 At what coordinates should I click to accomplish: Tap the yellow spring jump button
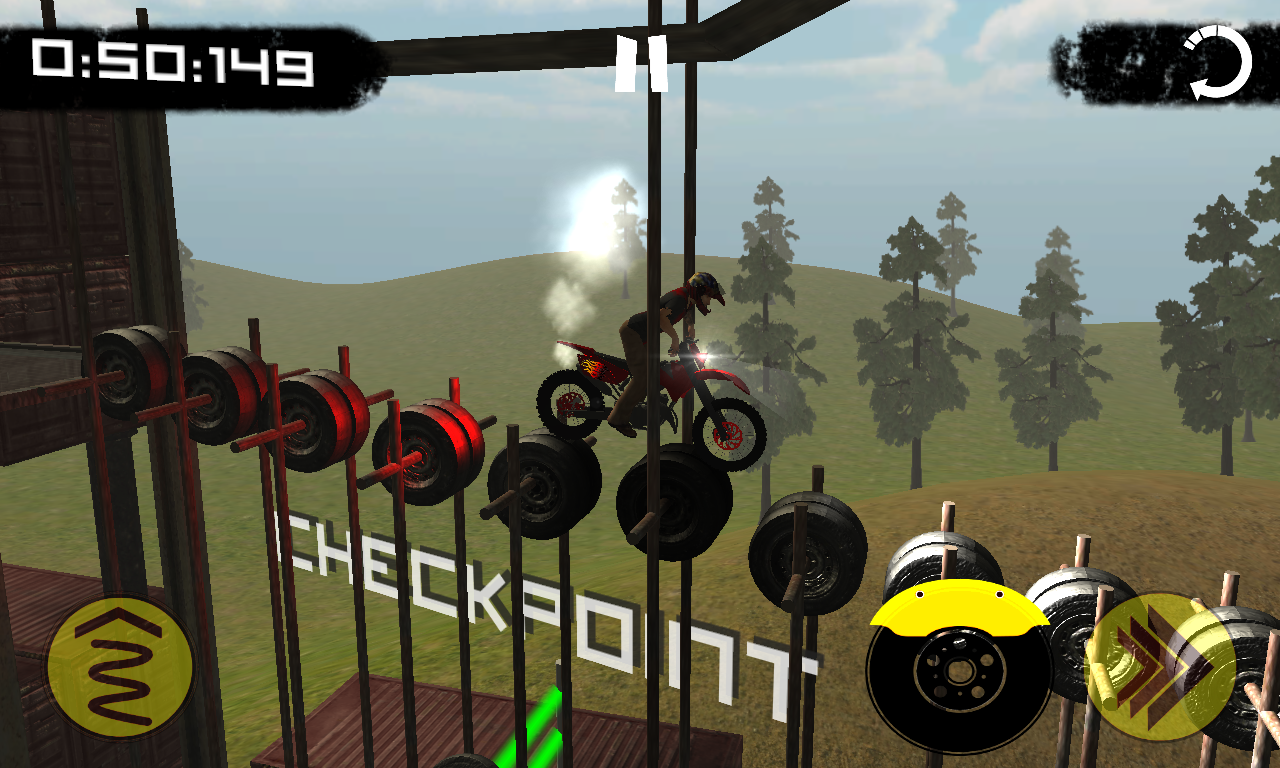120,668
